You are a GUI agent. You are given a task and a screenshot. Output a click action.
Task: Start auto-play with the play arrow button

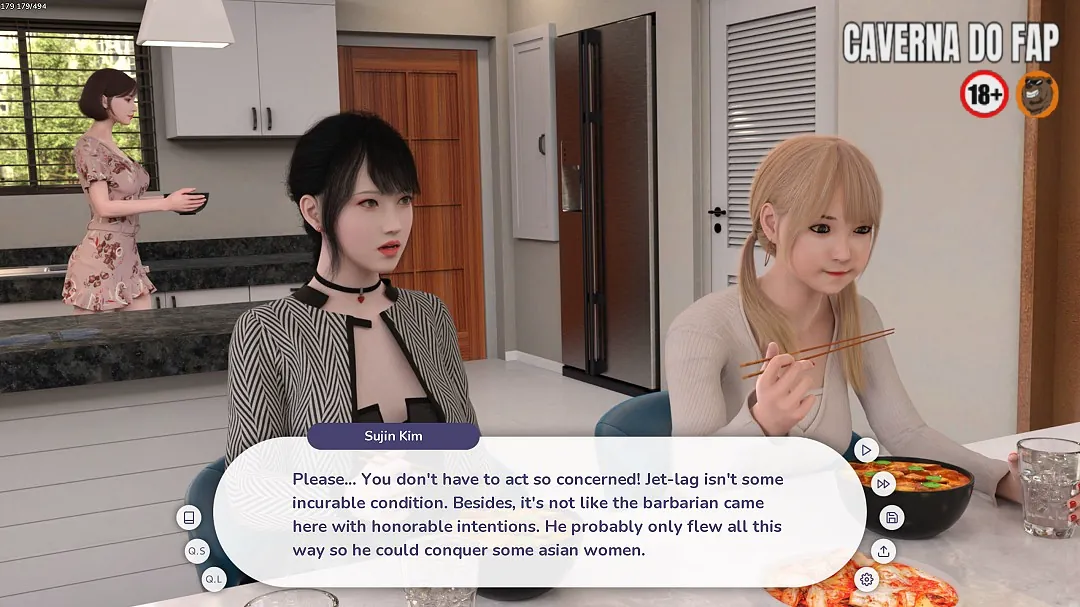(x=866, y=450)
